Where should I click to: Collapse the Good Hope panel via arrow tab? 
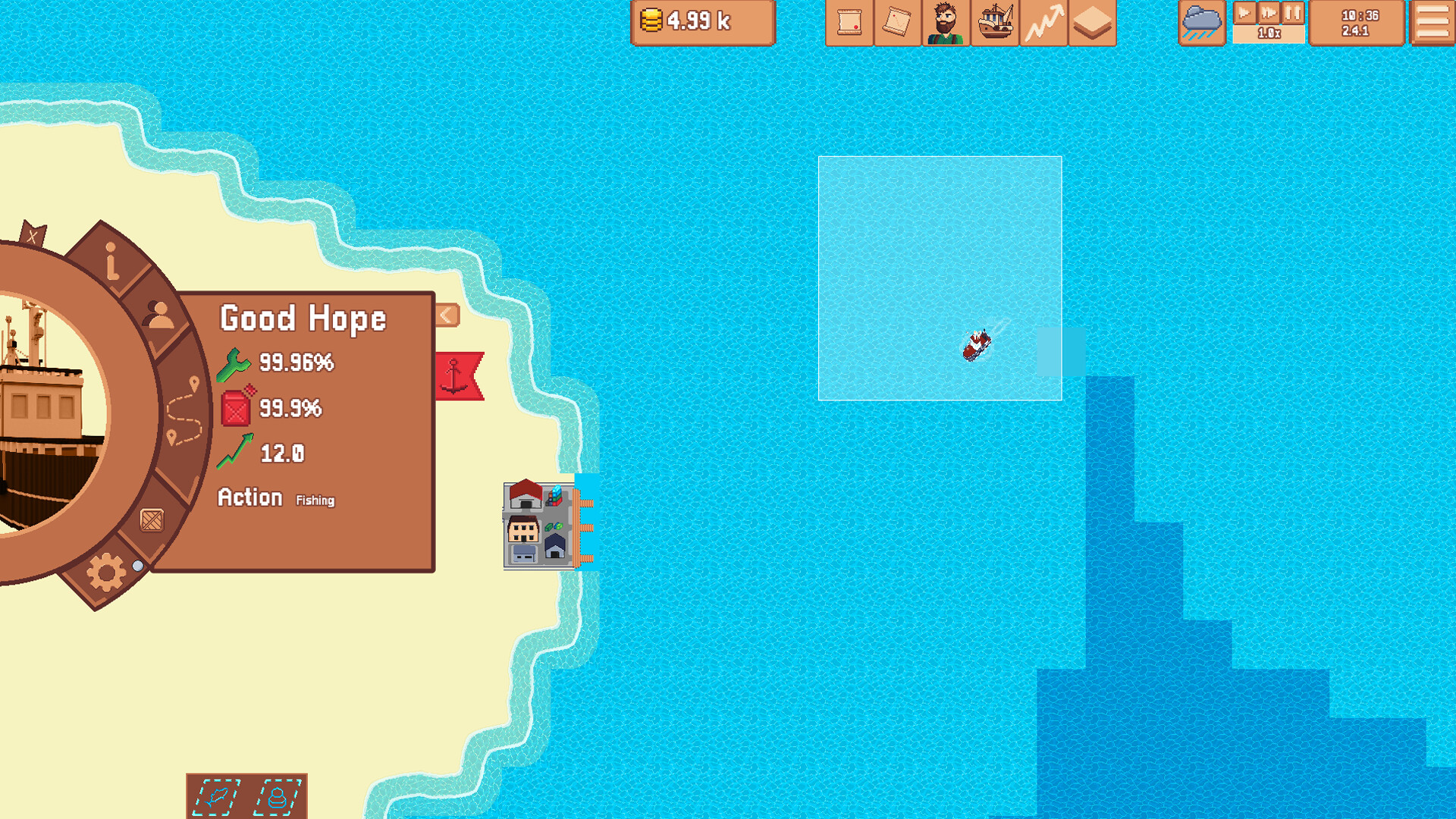pos(445,315)
